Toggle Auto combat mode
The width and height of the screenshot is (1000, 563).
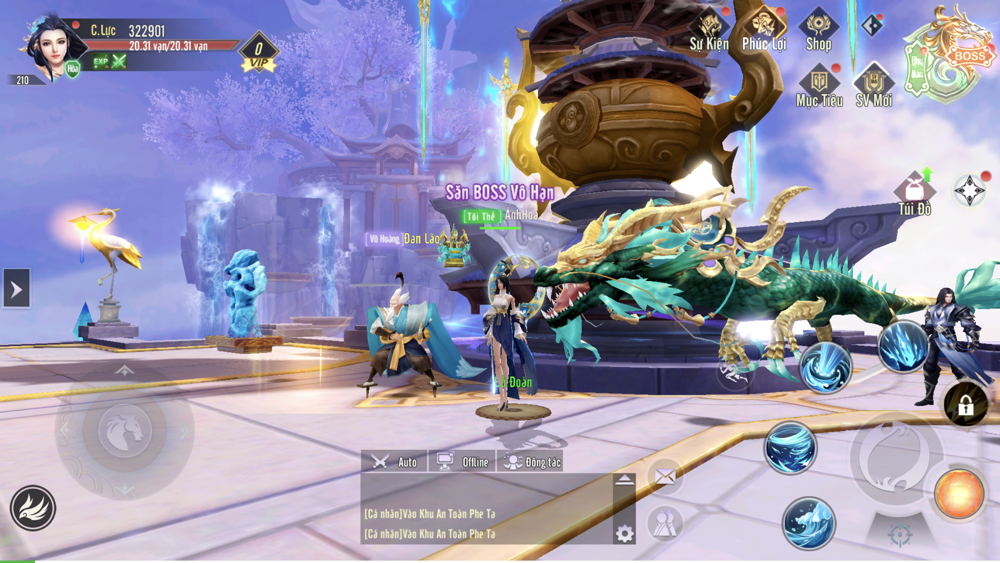pos(395,461)
